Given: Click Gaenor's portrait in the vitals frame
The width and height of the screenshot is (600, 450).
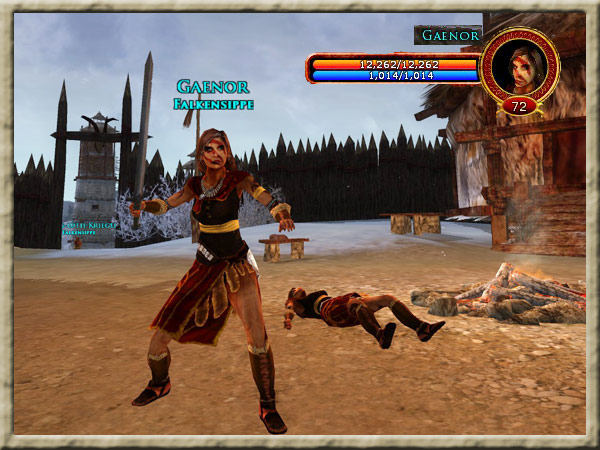Looking at the screenshot, I should pos(518,65).
